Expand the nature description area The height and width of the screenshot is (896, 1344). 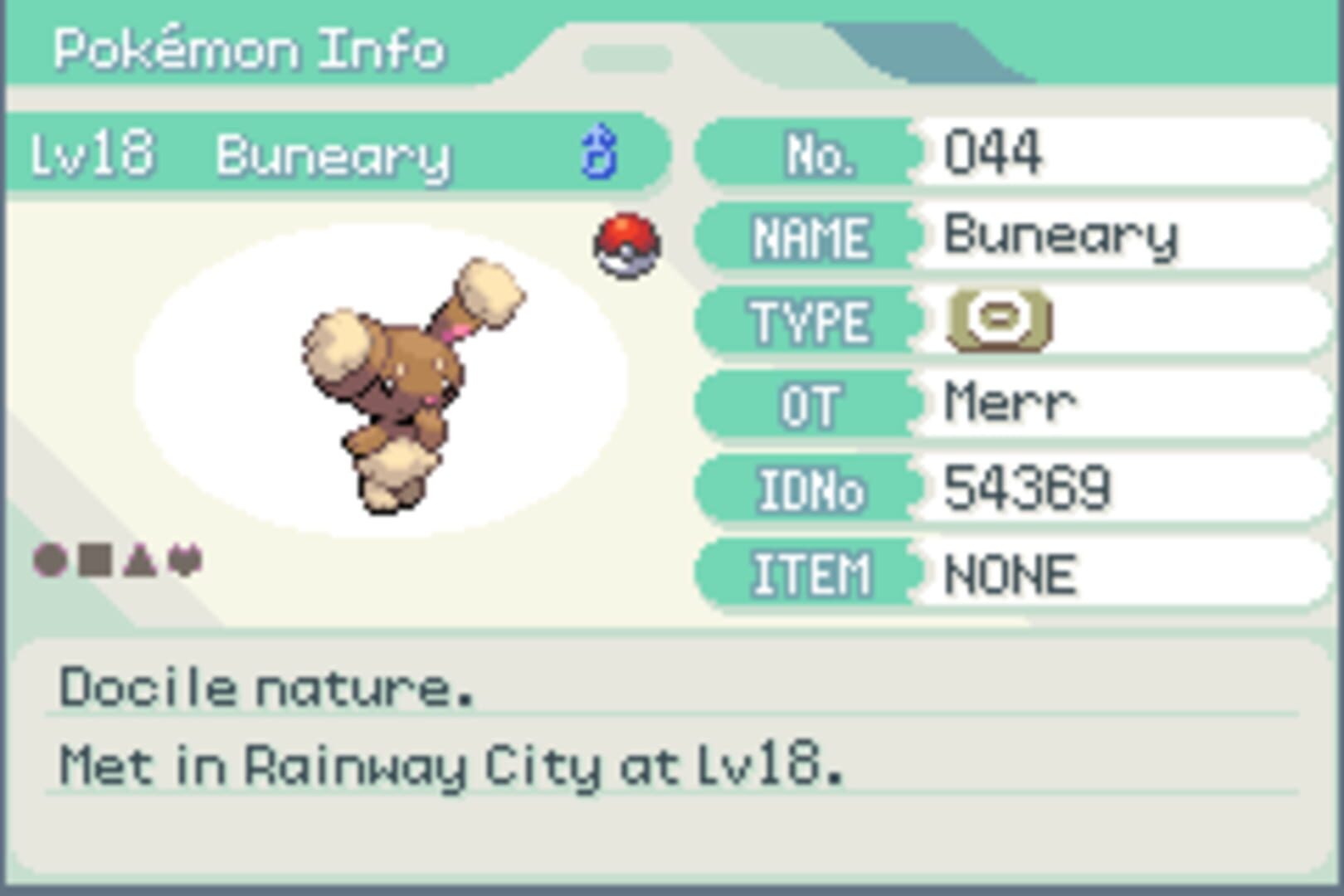coord(265,686)
